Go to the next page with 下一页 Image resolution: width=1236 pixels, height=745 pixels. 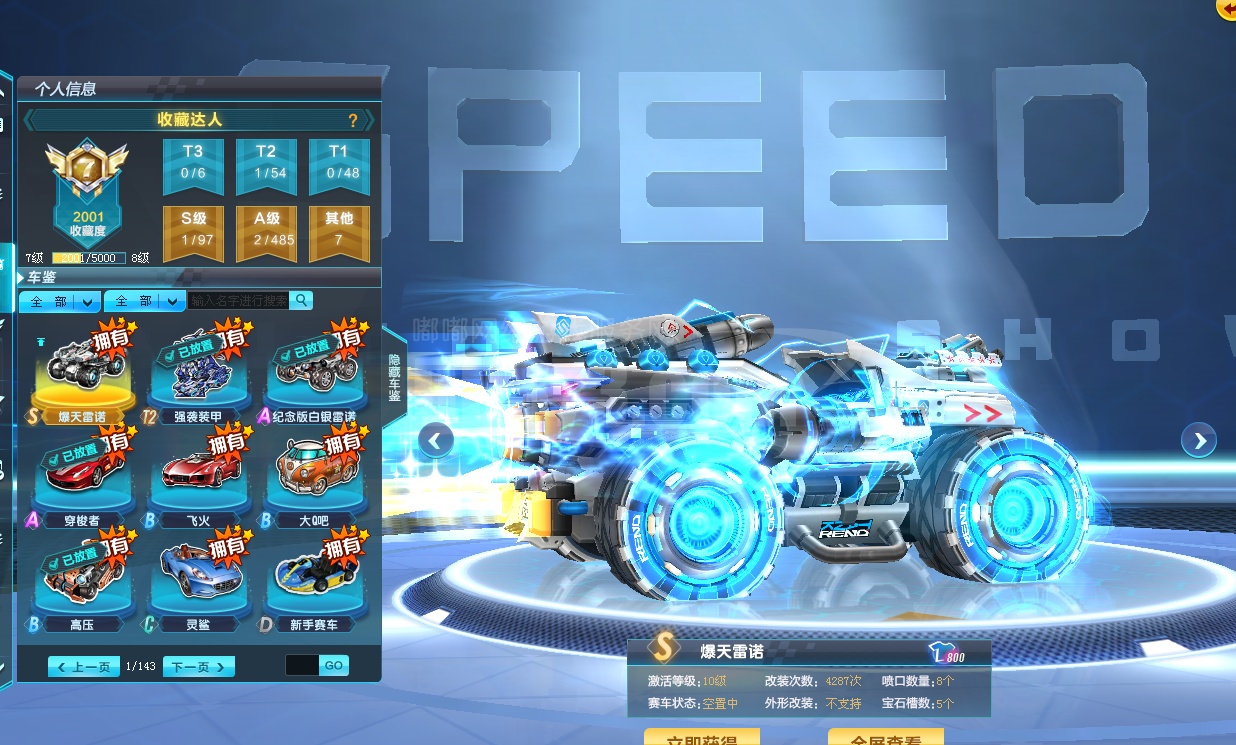point(198,666)
